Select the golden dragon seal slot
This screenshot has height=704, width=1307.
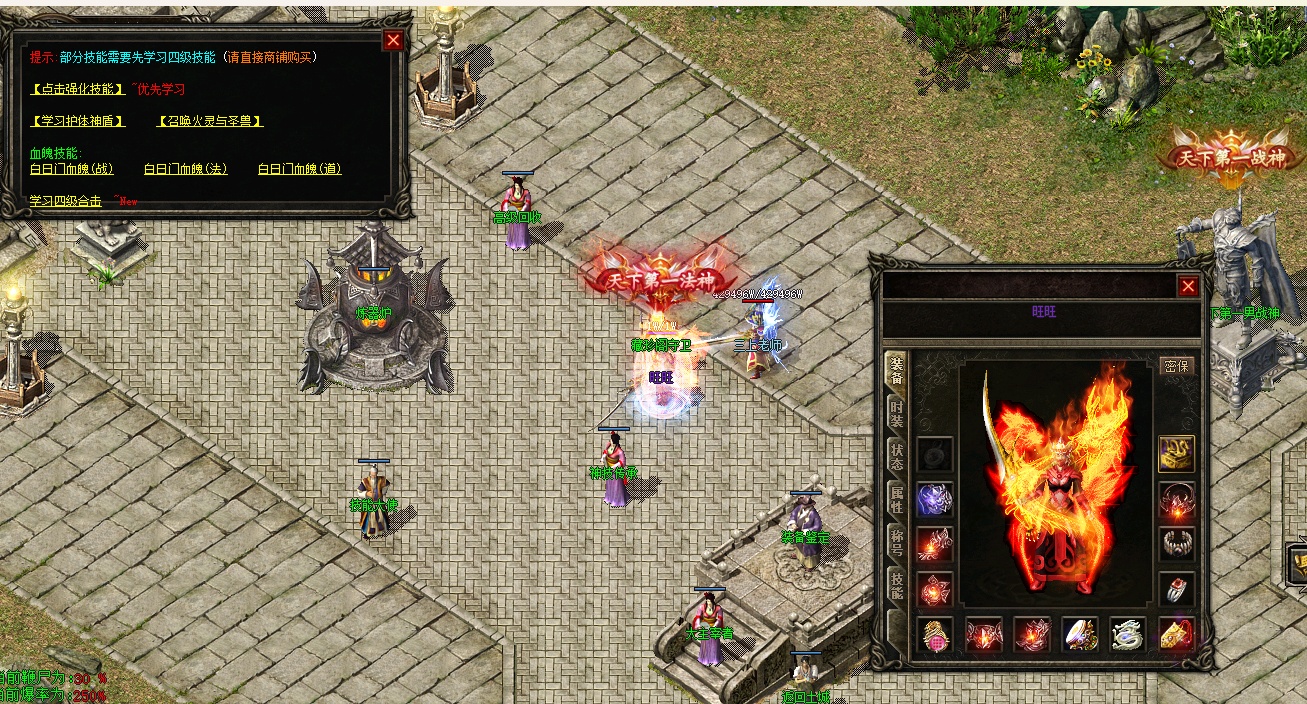tap(1177, 453)
